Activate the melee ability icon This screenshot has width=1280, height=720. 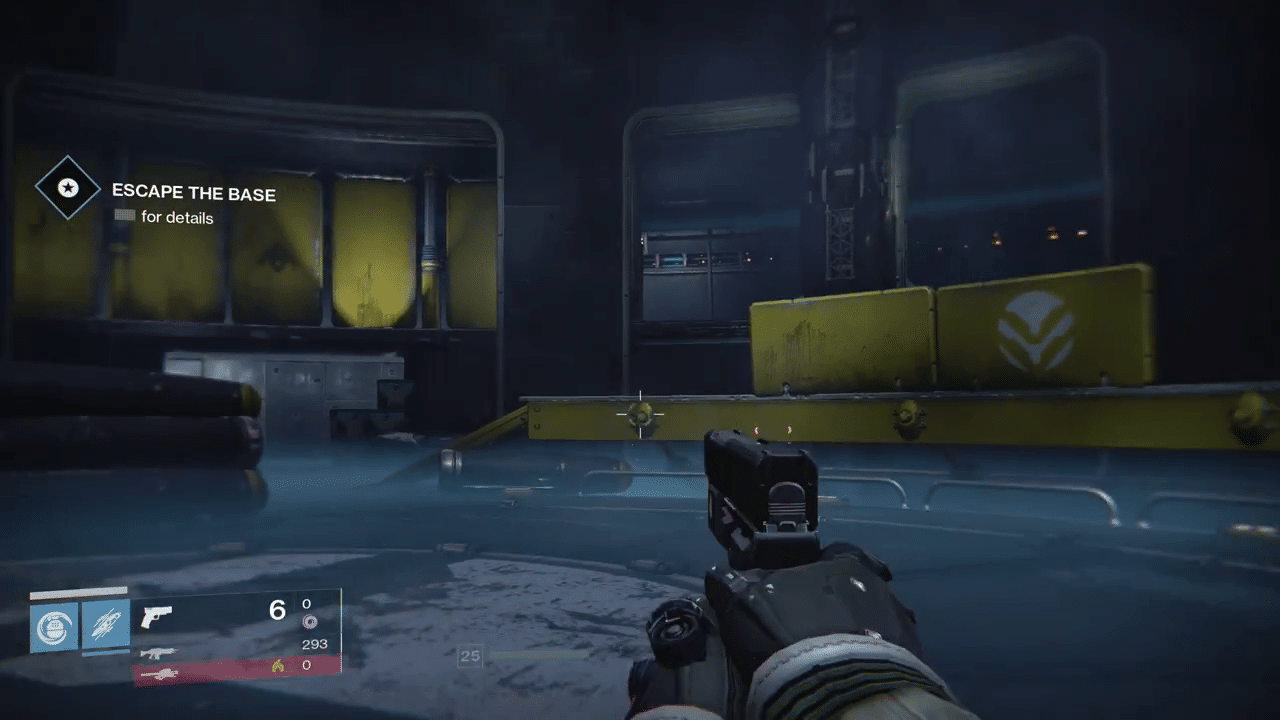point(106,625)
